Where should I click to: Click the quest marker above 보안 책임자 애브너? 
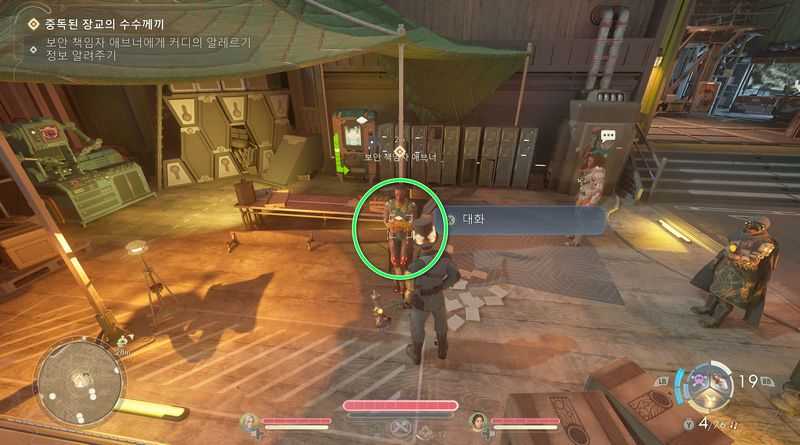[399, 137]
